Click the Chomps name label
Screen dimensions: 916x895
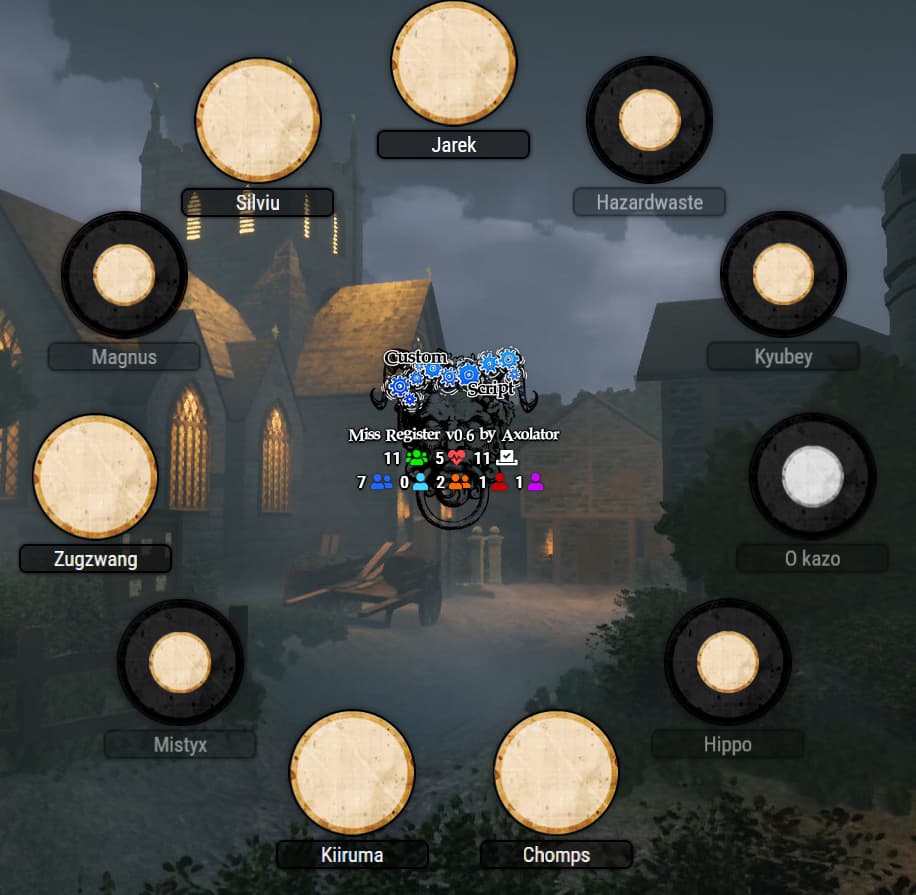(556, 855)
